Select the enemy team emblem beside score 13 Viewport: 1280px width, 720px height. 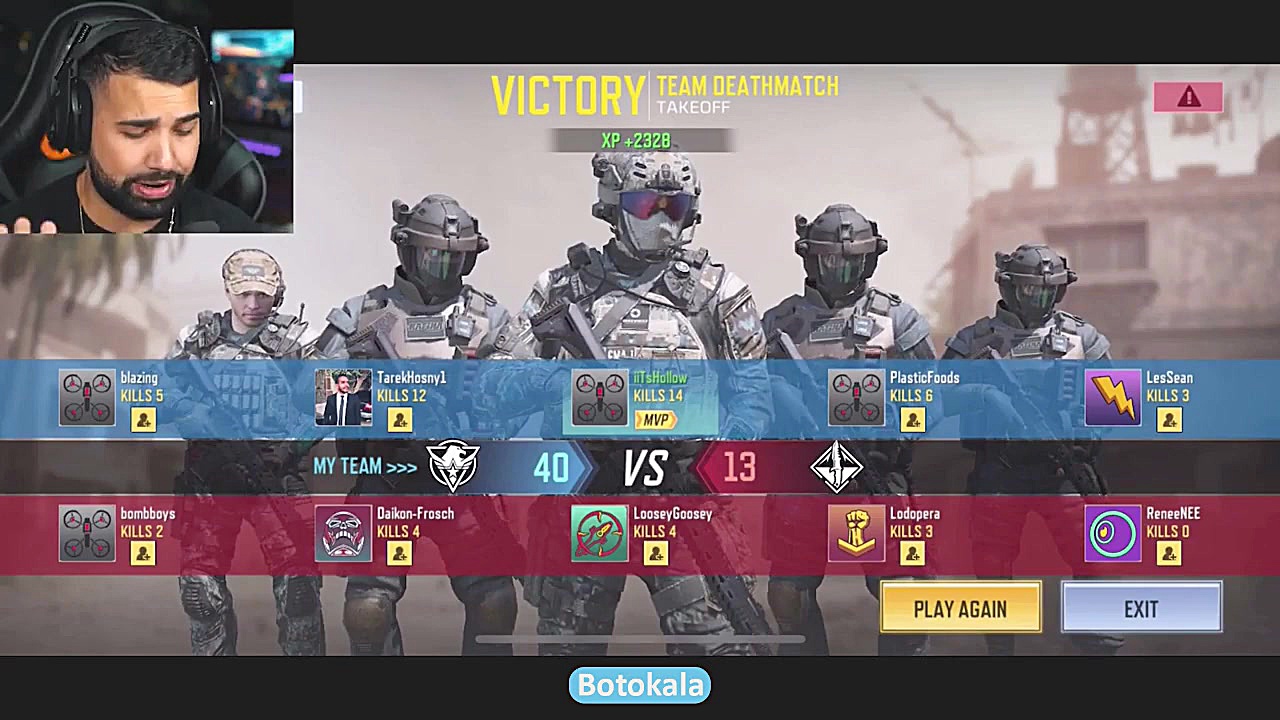coord(838,467)
